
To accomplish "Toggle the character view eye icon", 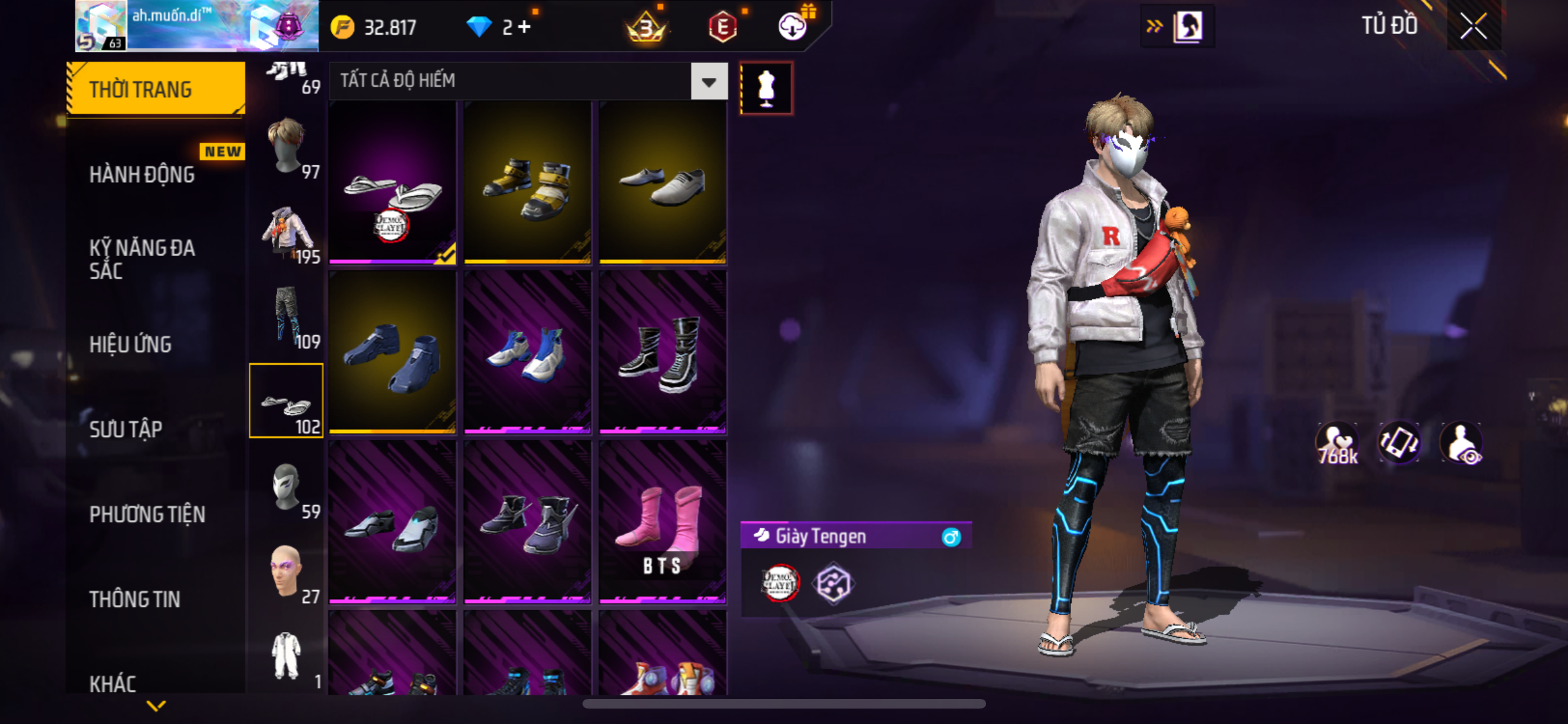I will click(1461, 443).
